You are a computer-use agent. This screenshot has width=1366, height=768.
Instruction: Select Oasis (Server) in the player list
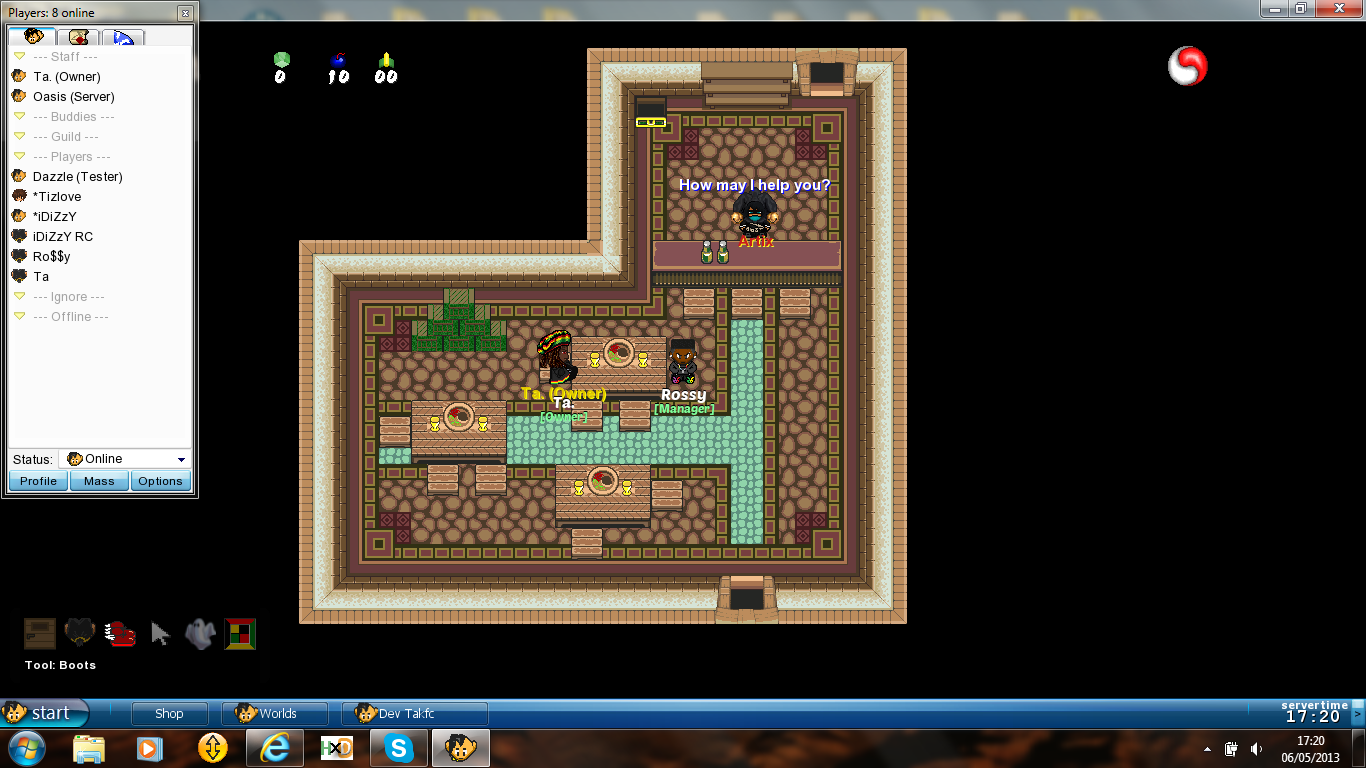tap(73, 97)
